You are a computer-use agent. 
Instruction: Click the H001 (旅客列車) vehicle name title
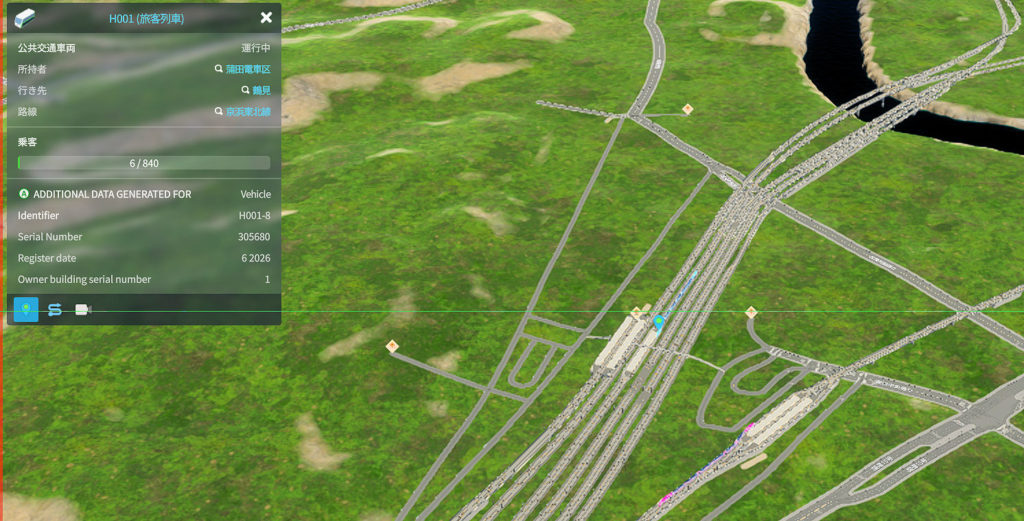(x=146, y=18)
